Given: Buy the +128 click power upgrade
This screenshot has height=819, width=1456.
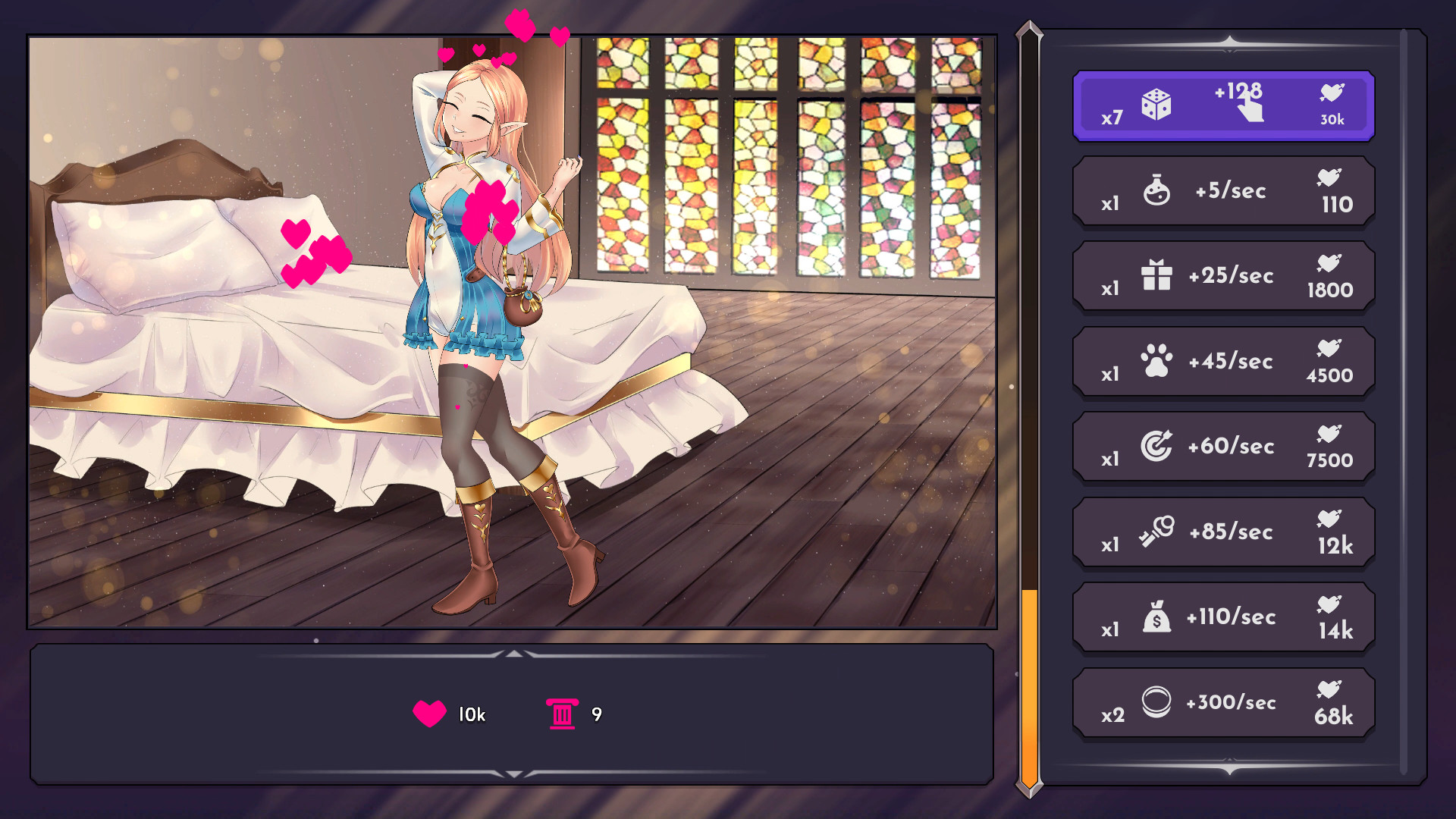Looking at the screenshot, I should pos(1222,106).
